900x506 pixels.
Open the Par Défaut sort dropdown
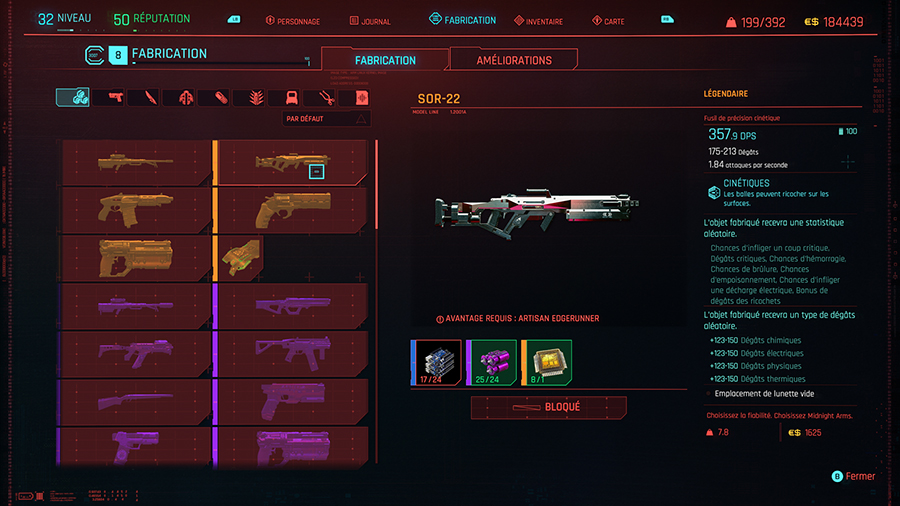point(327,119)
